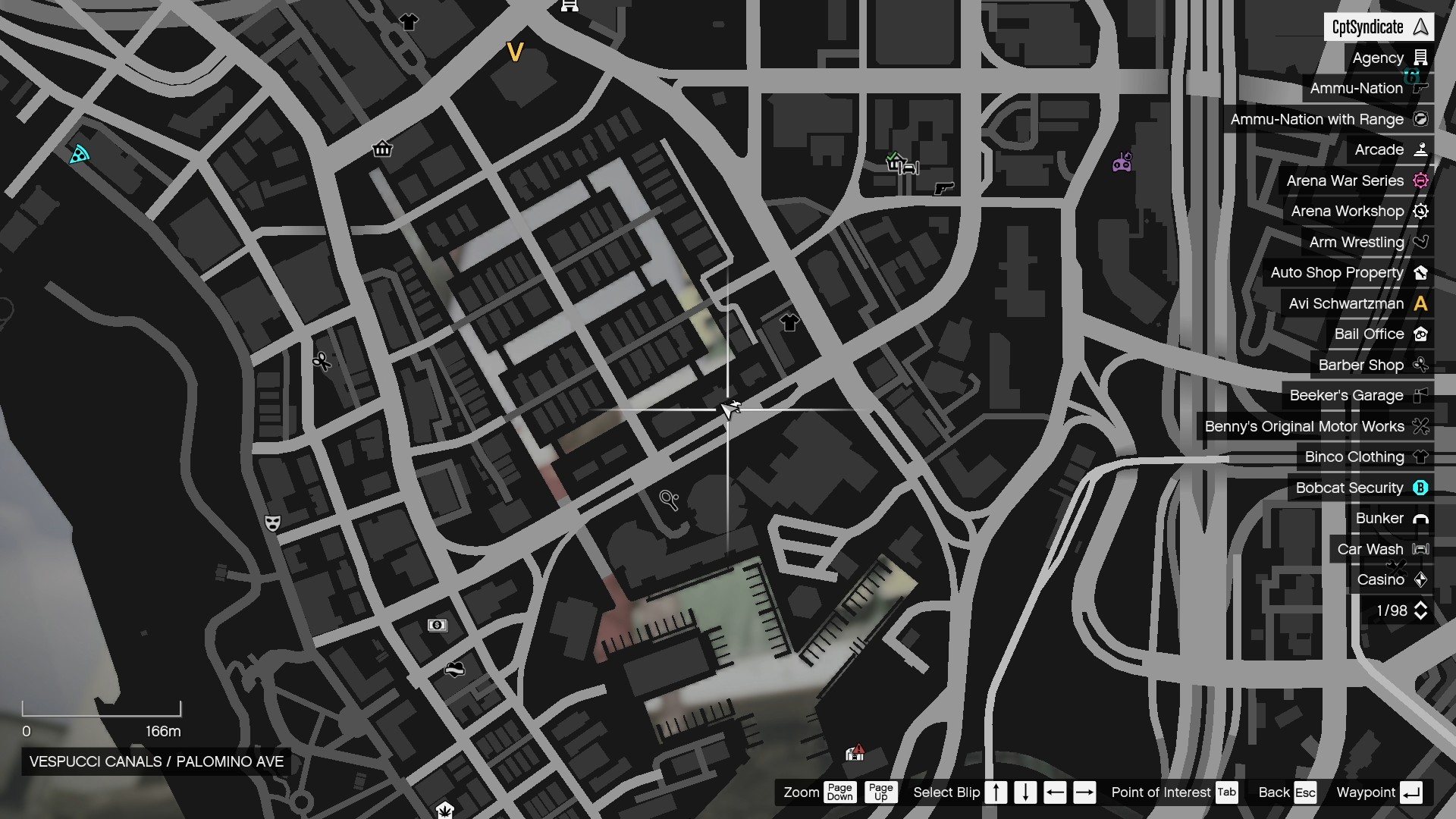This screenshot has width=1456, height=819.
Task: Click the pizza shop blip near the canal
Action: click(78, 154)
